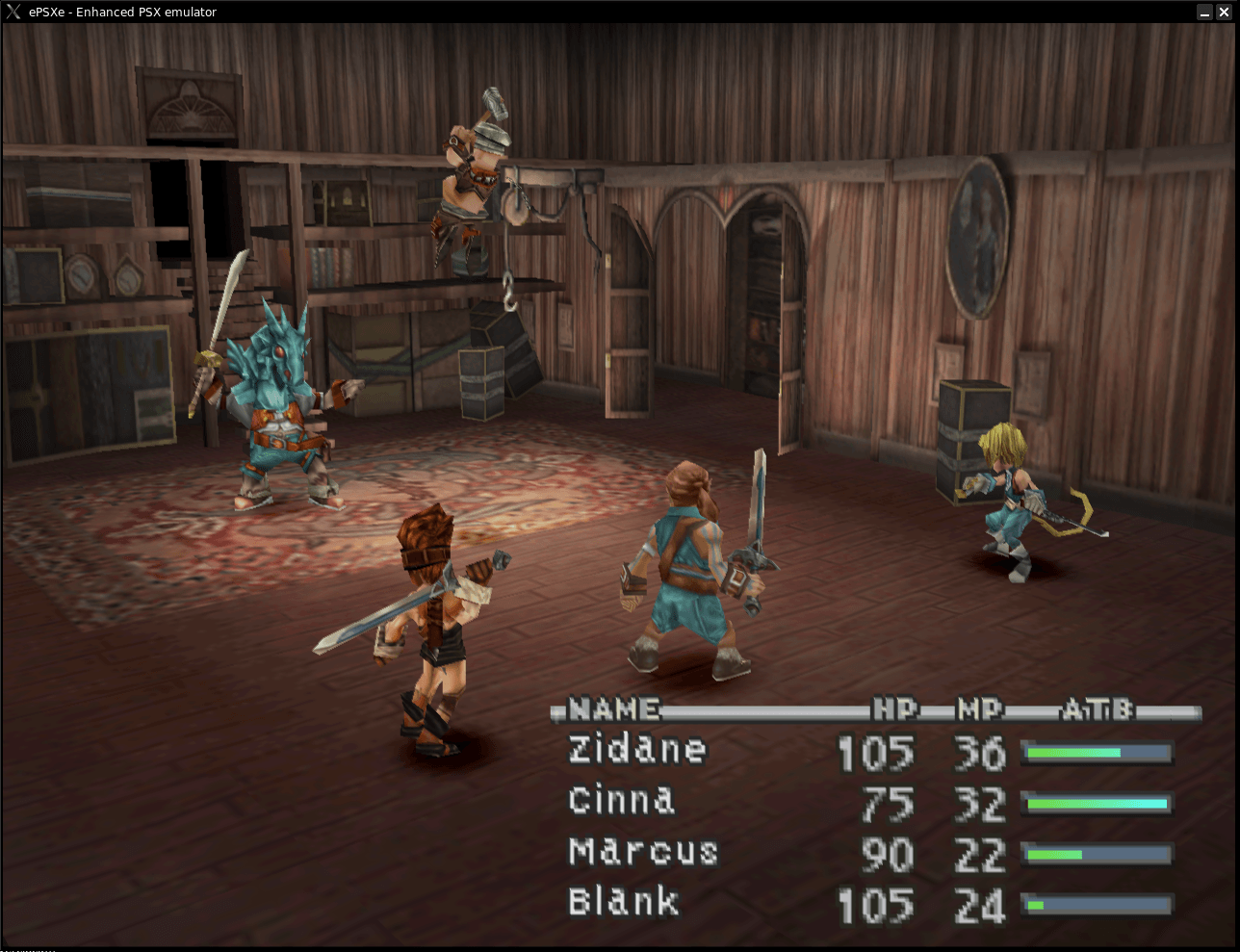Select Blank's entry in the party list

[x=624, y=902]
